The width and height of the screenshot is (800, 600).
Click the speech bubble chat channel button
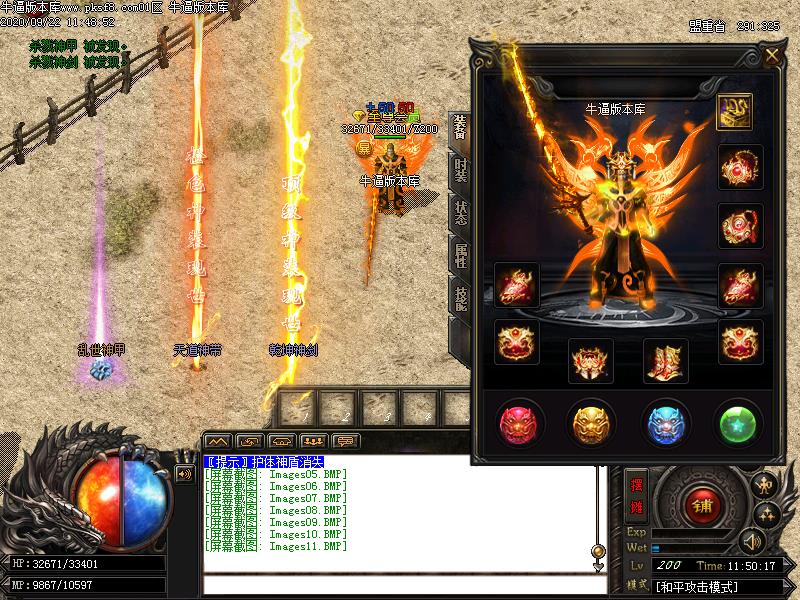[x=347, y=440]
